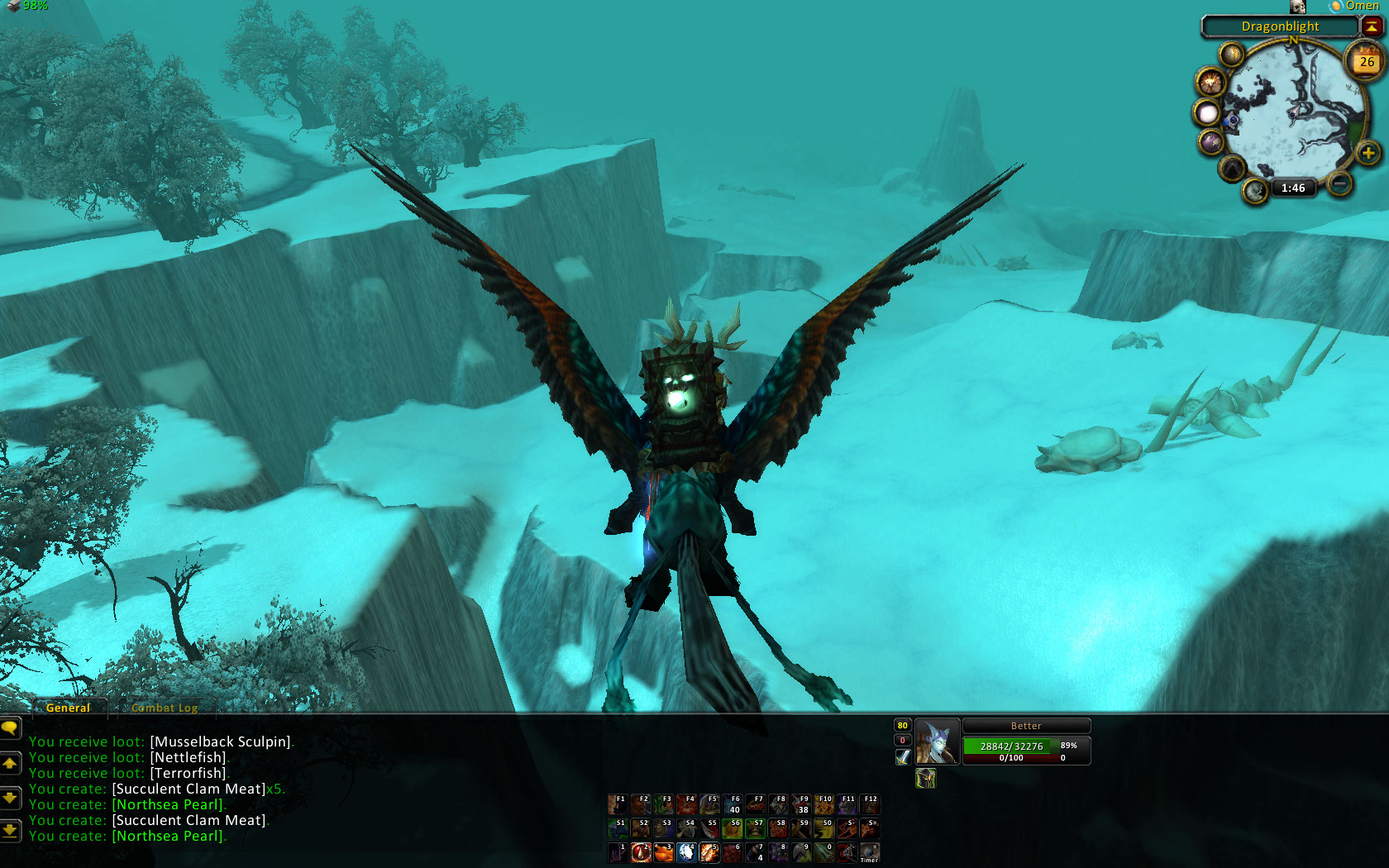Use the stacked item on slot F6

733,804
